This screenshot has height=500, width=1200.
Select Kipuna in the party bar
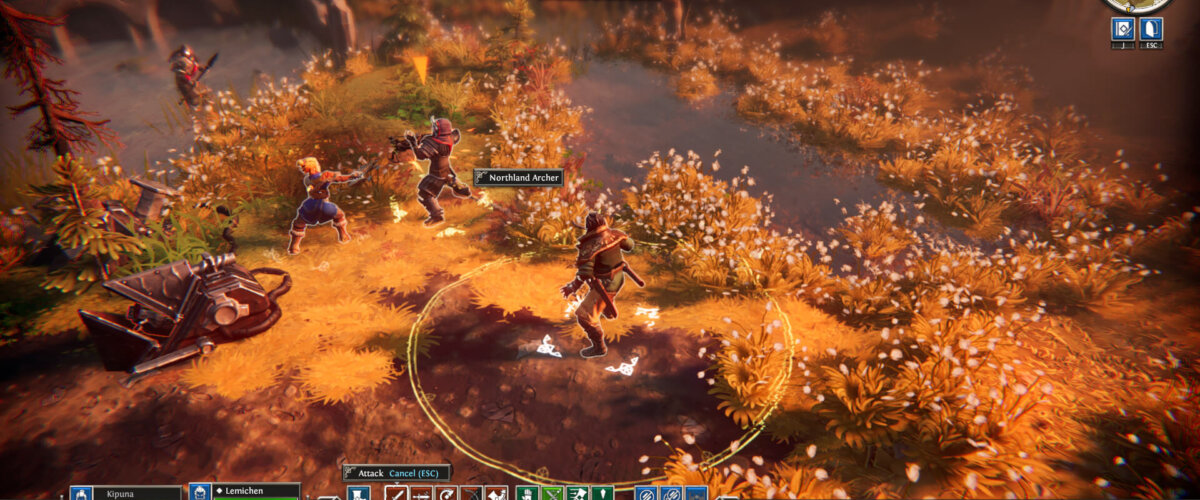(x=125, y=493)
